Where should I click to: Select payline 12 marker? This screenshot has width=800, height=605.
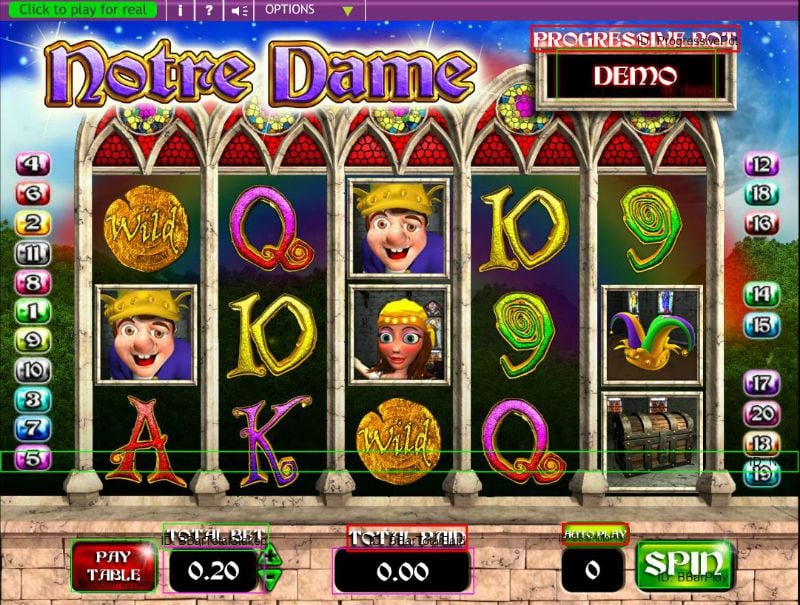coord(761,165)
